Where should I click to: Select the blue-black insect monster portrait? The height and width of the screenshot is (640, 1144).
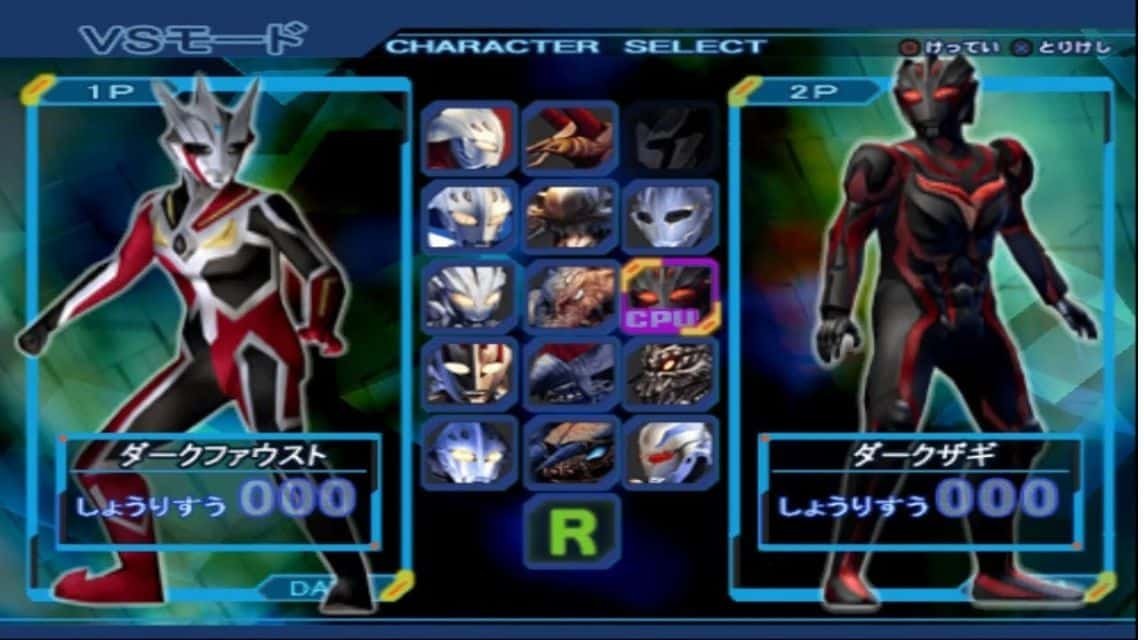(571, 452)
